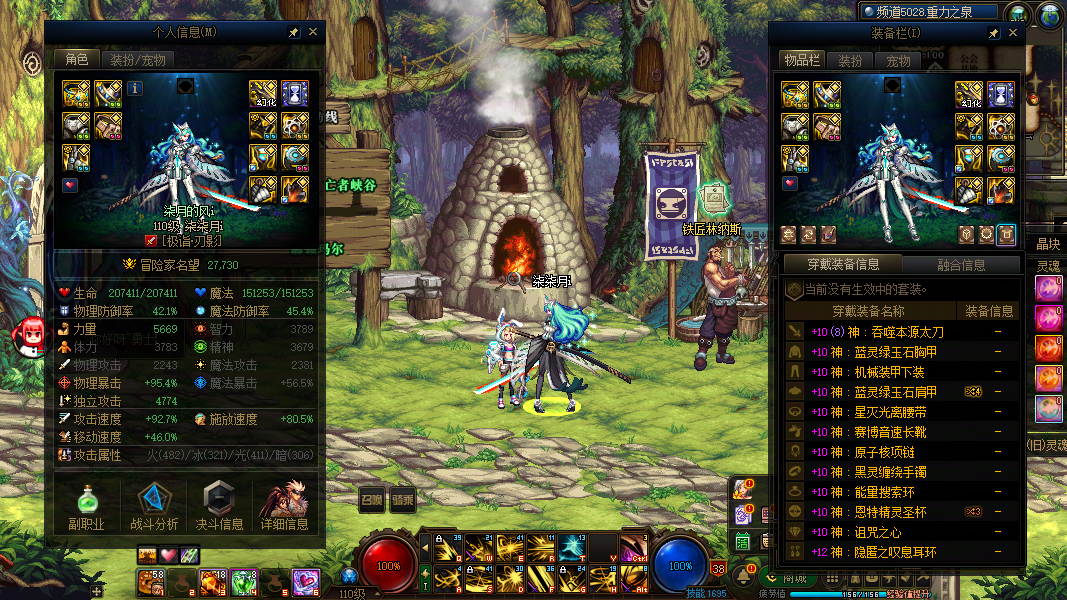Click the 骑乘 mount button
This screenshot has width=1067, height=600.
(x=402, y=500)
